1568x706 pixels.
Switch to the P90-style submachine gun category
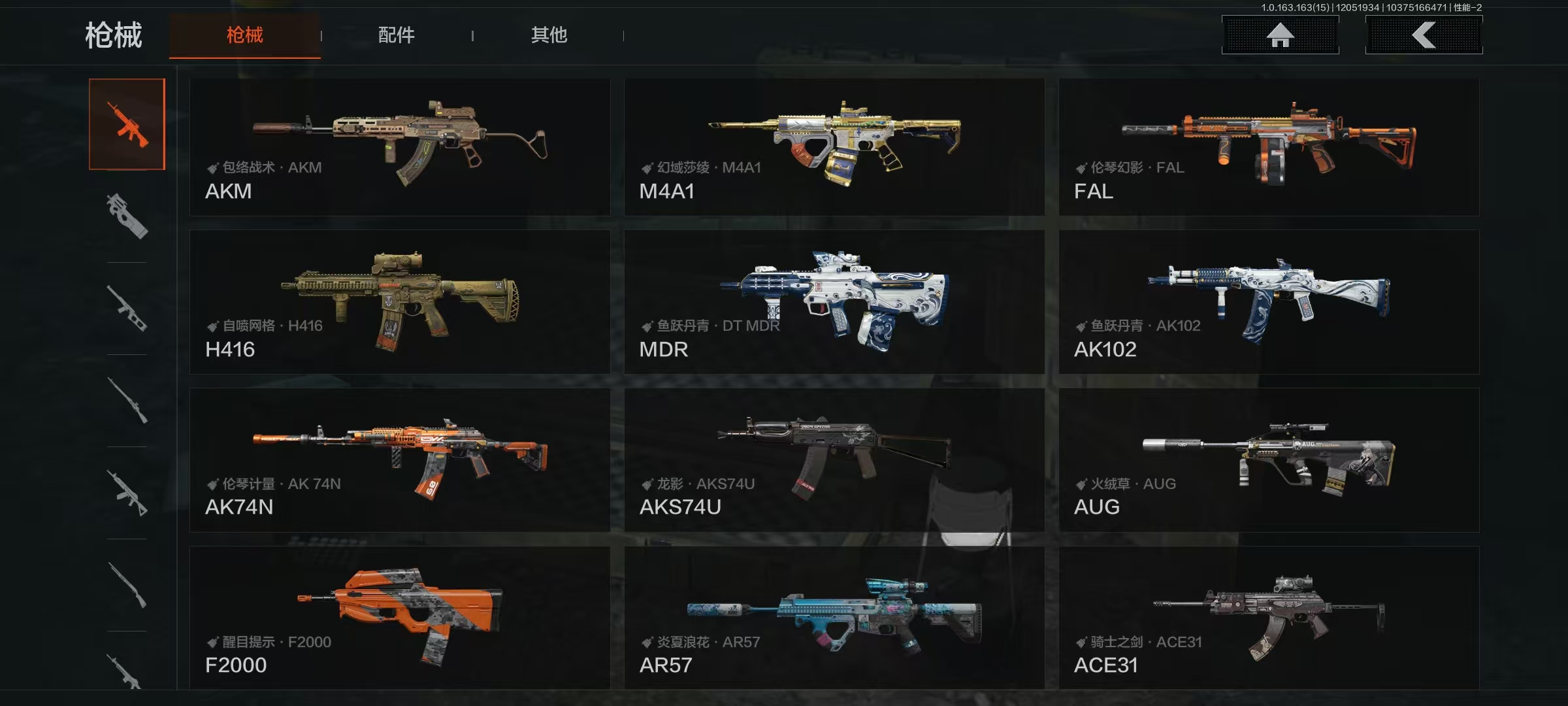point(127,216)
